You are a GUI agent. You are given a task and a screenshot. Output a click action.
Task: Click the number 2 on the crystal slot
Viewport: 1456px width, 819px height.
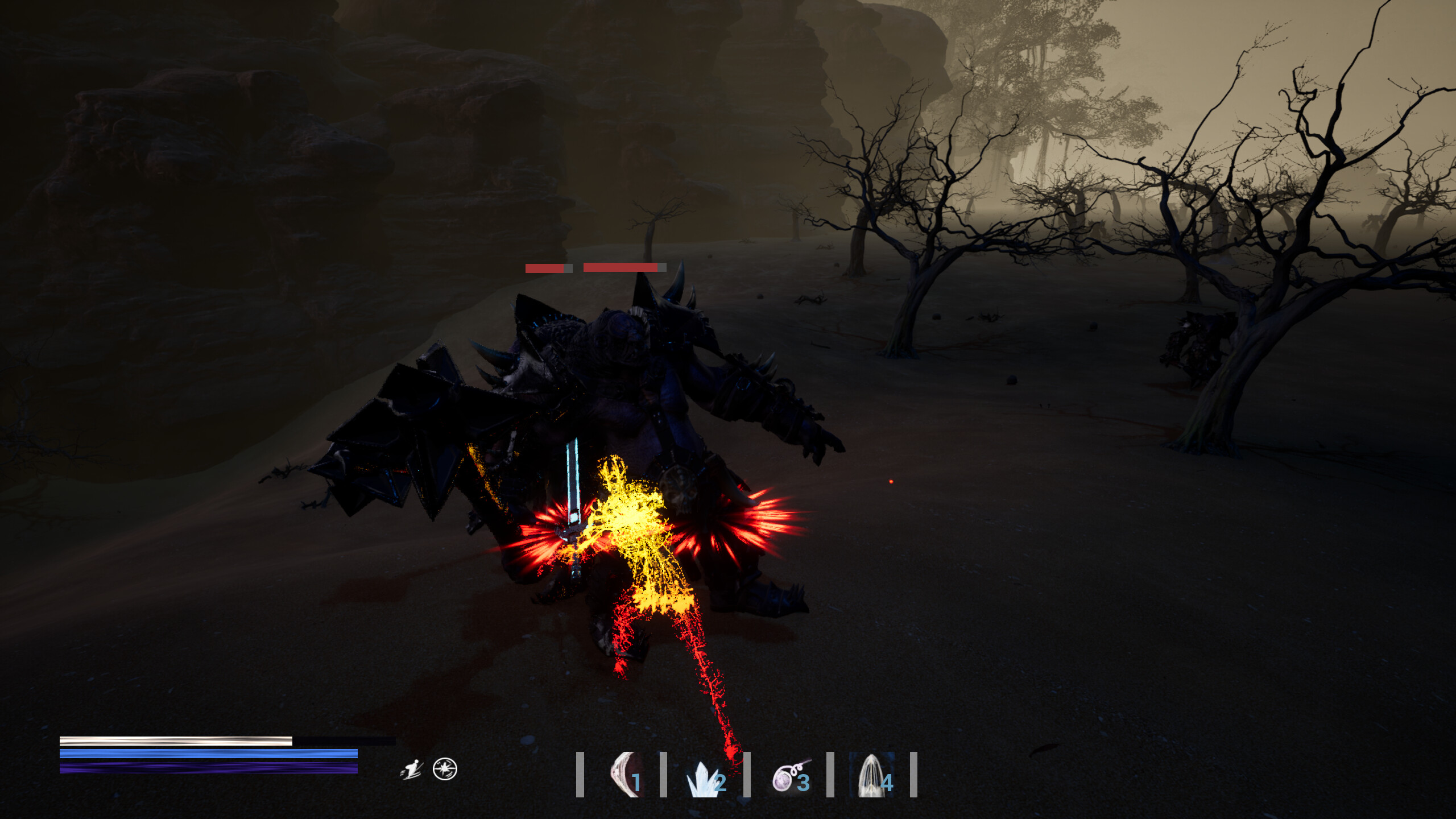pos(720,783)
